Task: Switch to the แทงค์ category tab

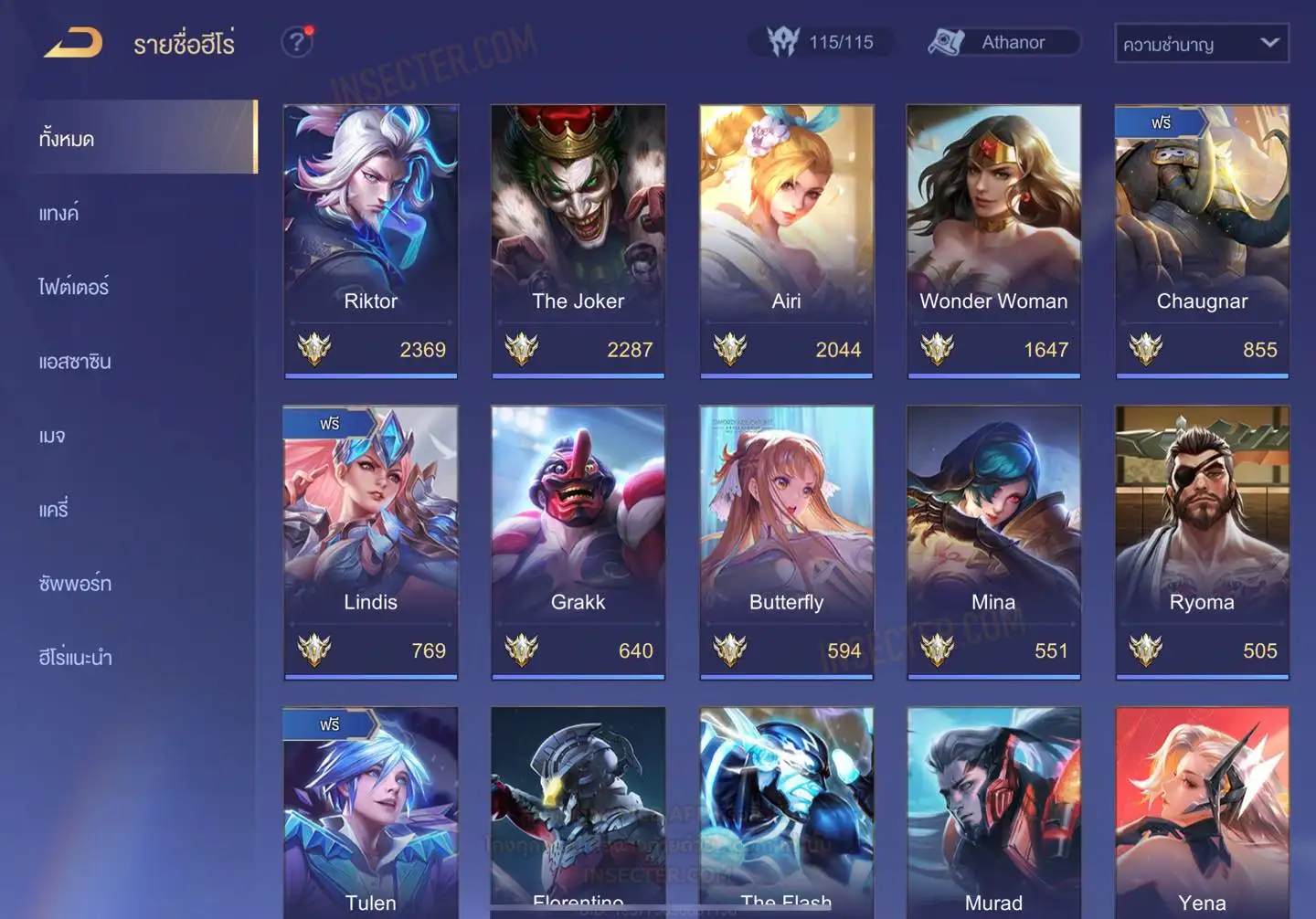Action: click(59, 214)
